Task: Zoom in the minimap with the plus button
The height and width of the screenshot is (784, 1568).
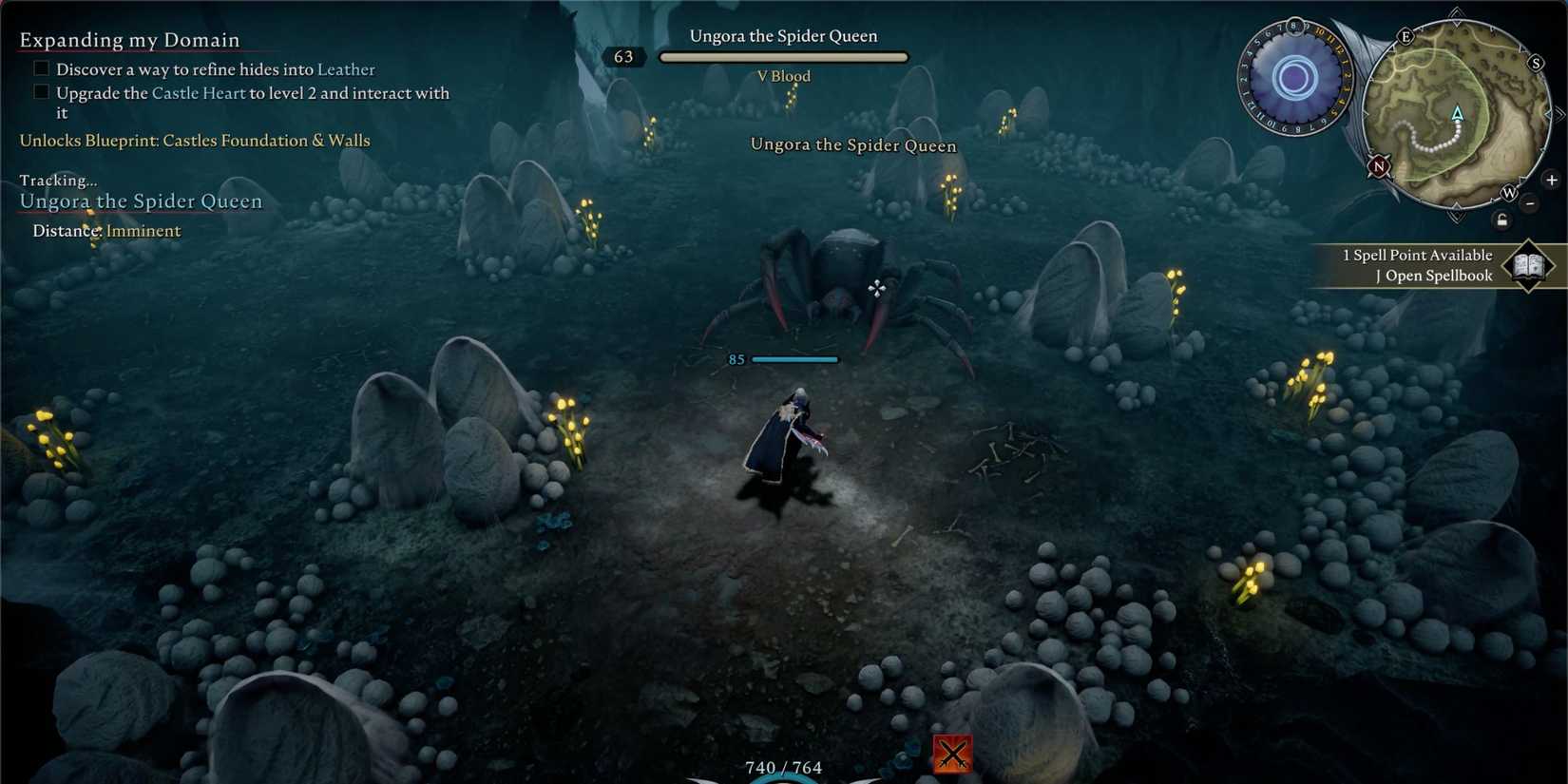Action: pyautogui.click(x=1551, y=180)
